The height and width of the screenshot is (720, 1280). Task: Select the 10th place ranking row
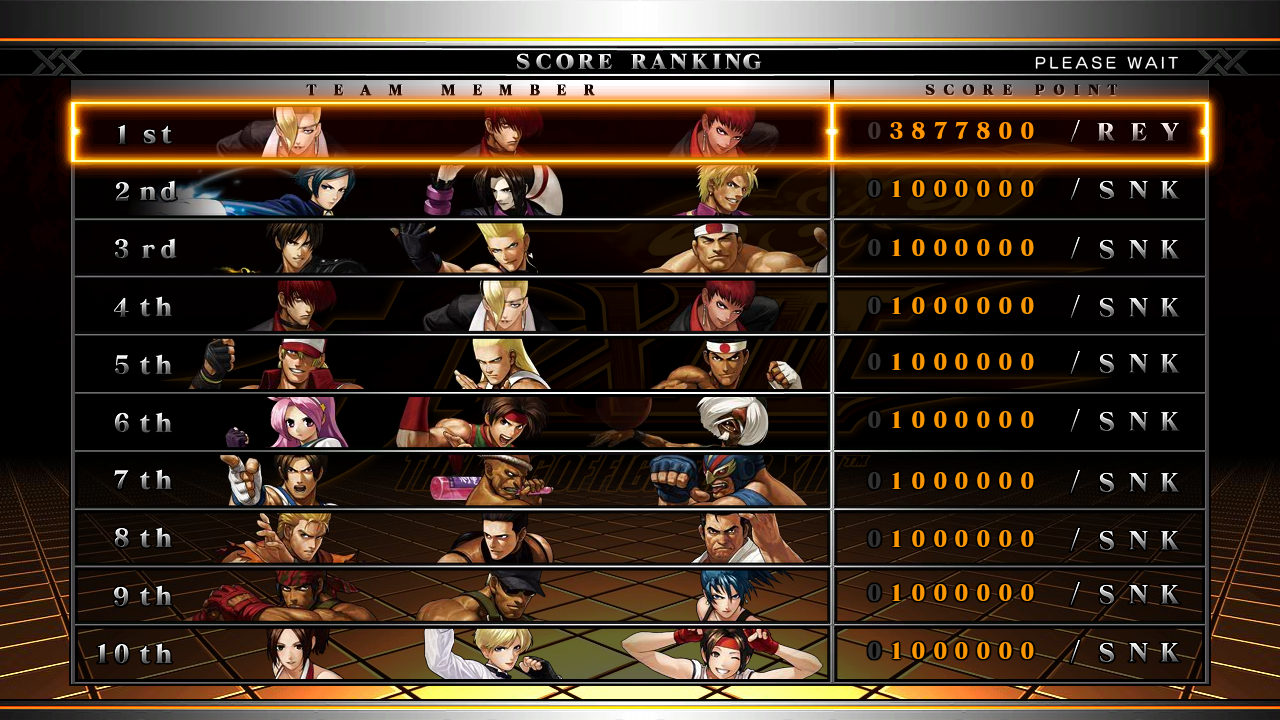click(640, 653)
